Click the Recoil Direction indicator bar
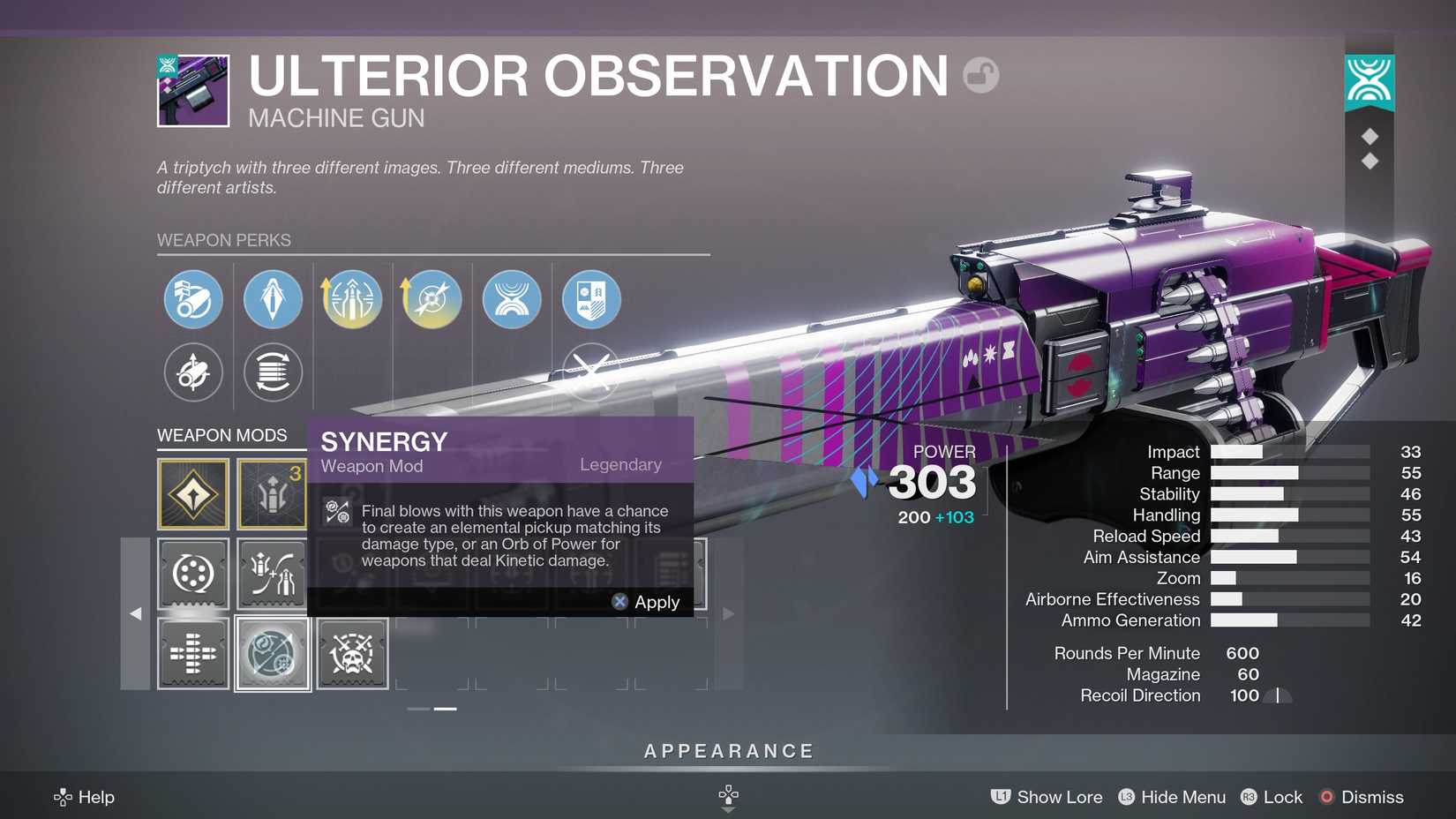The height and width of the screenshot is (819, 1456). (1277, 695)
